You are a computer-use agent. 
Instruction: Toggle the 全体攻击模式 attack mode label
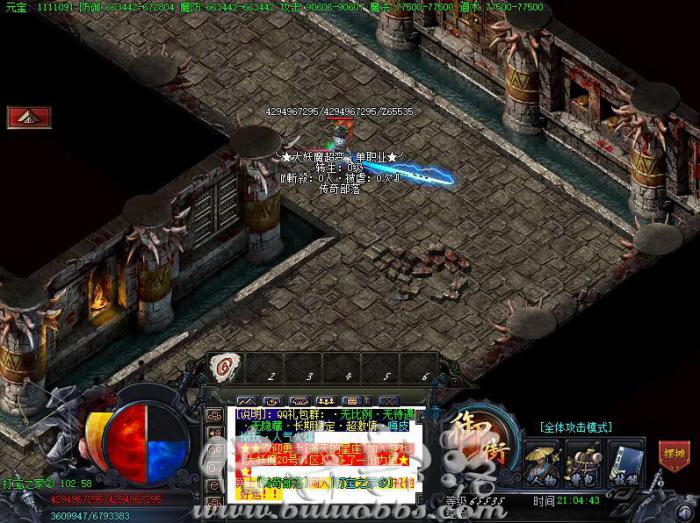tap(577, 427)
